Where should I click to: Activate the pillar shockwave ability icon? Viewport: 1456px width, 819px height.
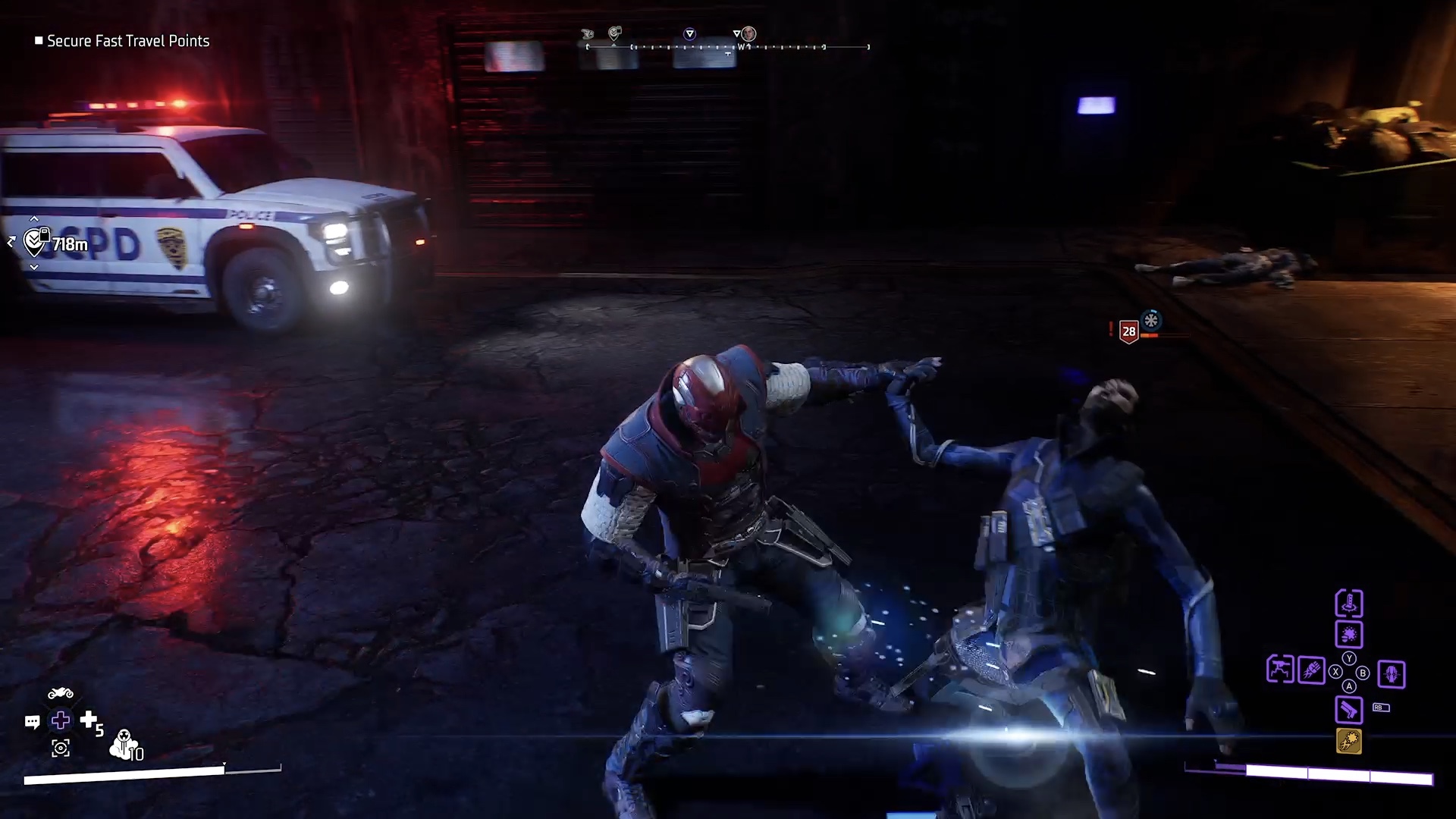click(1349, 604)
